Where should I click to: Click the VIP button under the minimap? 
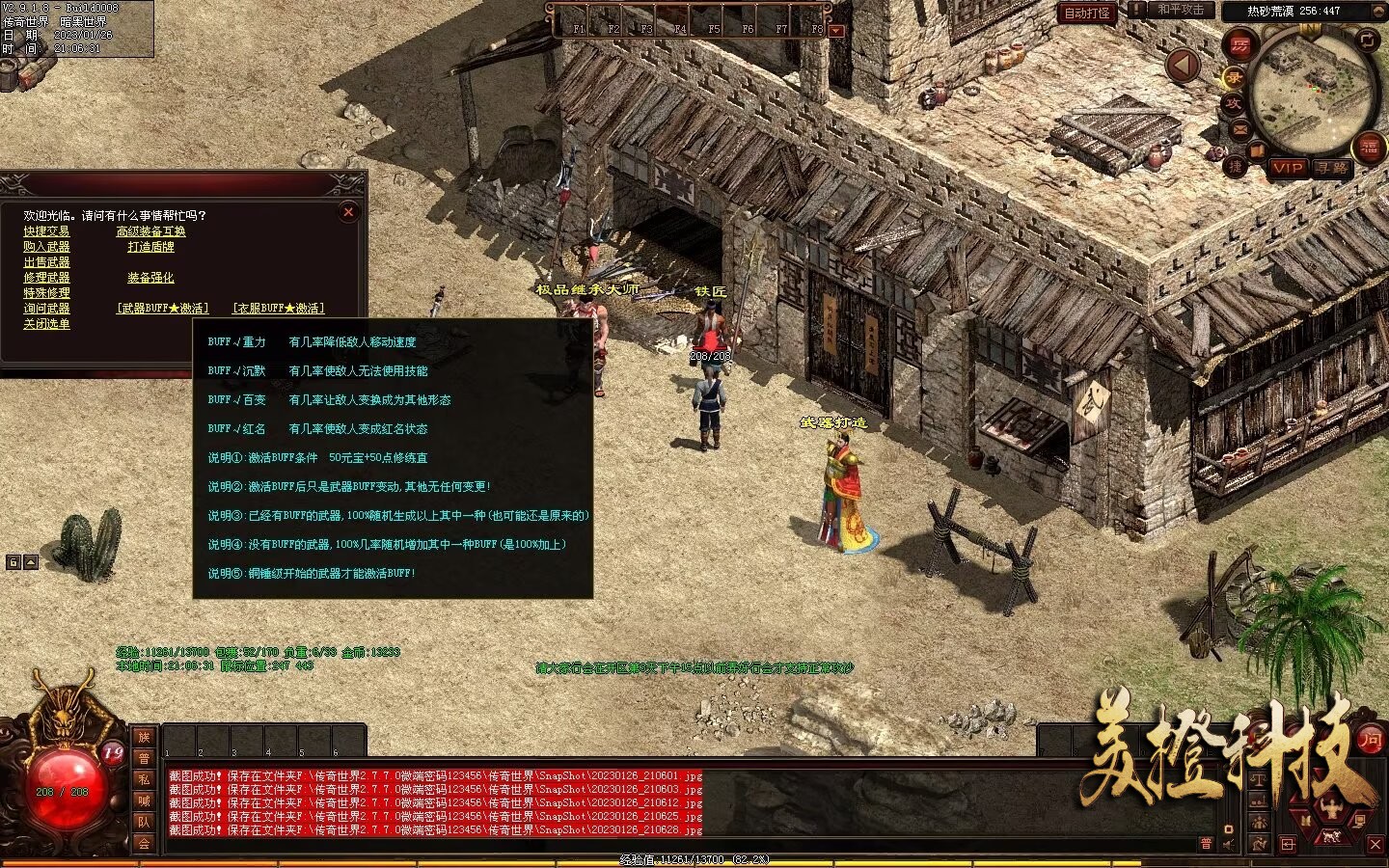[x=1290, y=170]
